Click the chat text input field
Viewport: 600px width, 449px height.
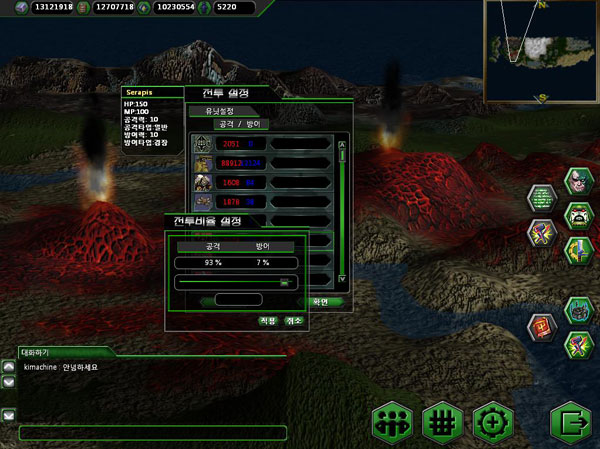coord(152,433)
